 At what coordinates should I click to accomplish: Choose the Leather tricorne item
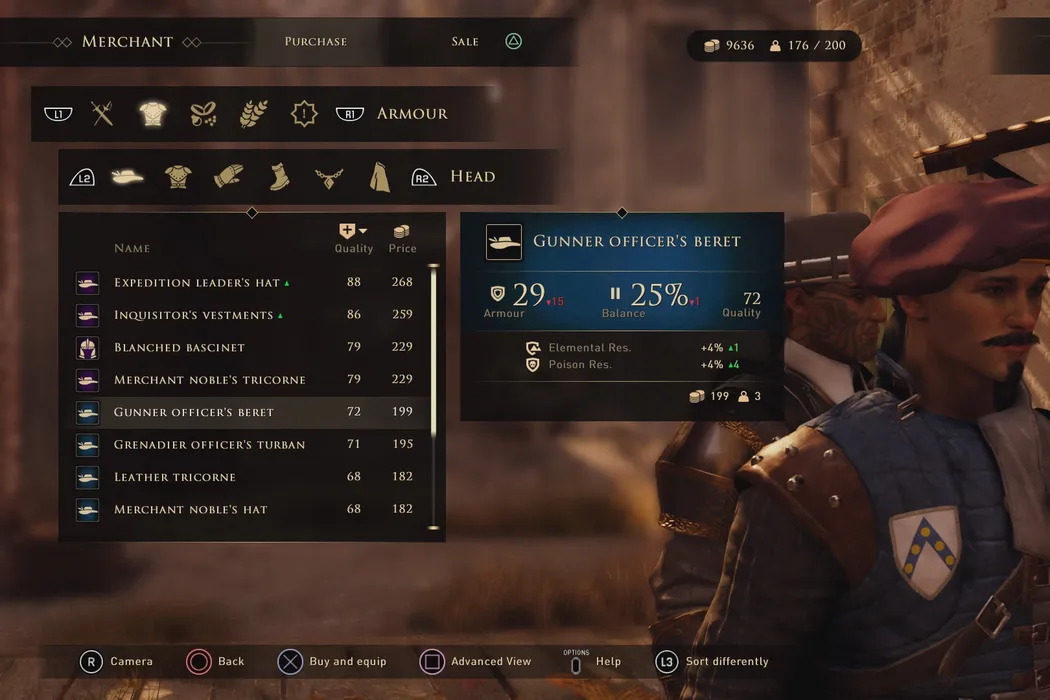(175, 477)
